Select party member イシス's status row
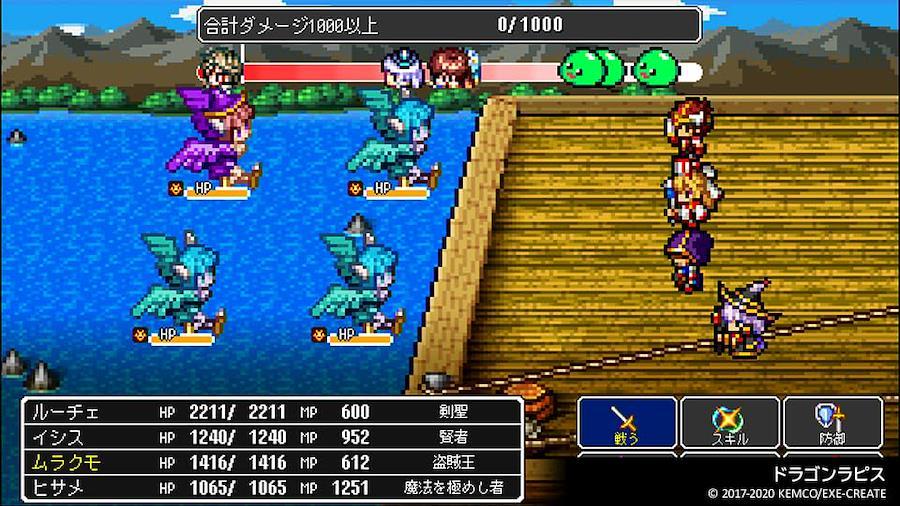 pyautogui.click(x=272, y=436)
